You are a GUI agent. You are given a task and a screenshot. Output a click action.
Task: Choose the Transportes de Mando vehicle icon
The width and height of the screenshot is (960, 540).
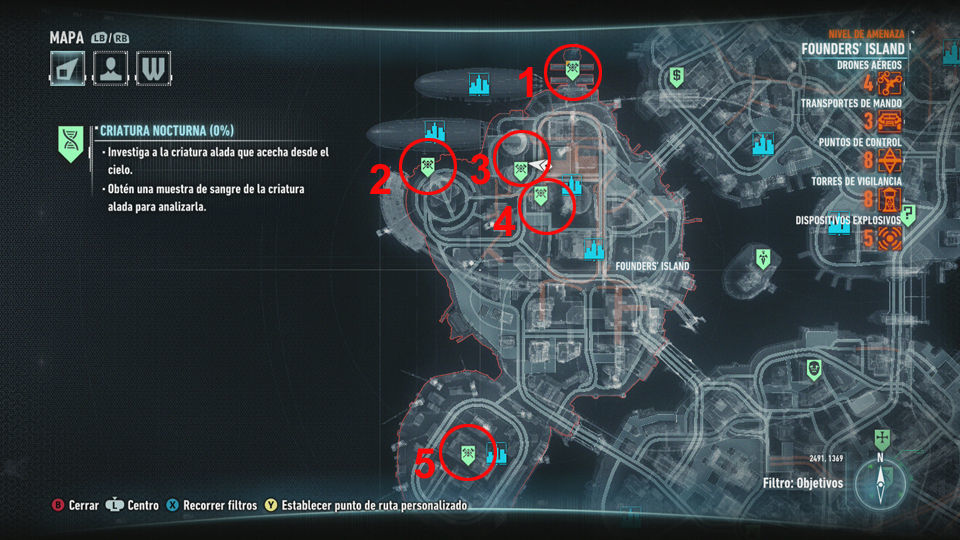tap(890, 123)
